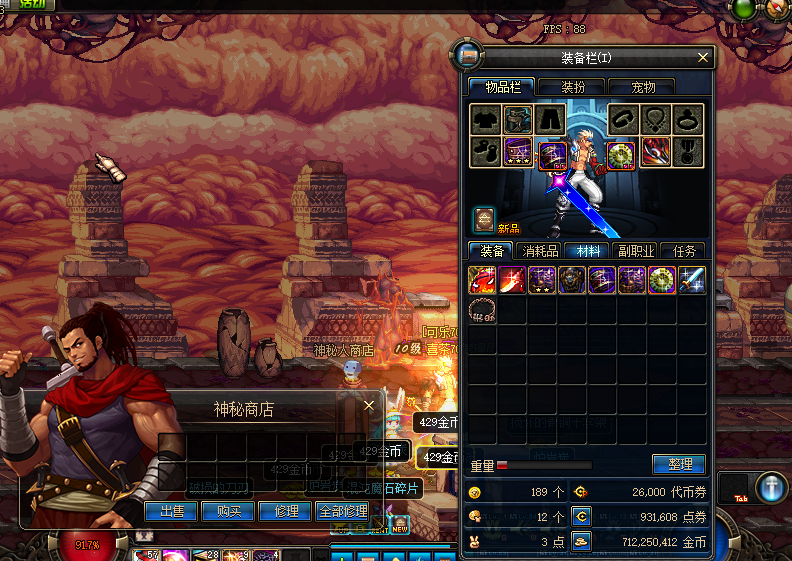This screenshot has width=792, height=561.
Task: Click the 出售 sell button
Action: tap(171, 511)
